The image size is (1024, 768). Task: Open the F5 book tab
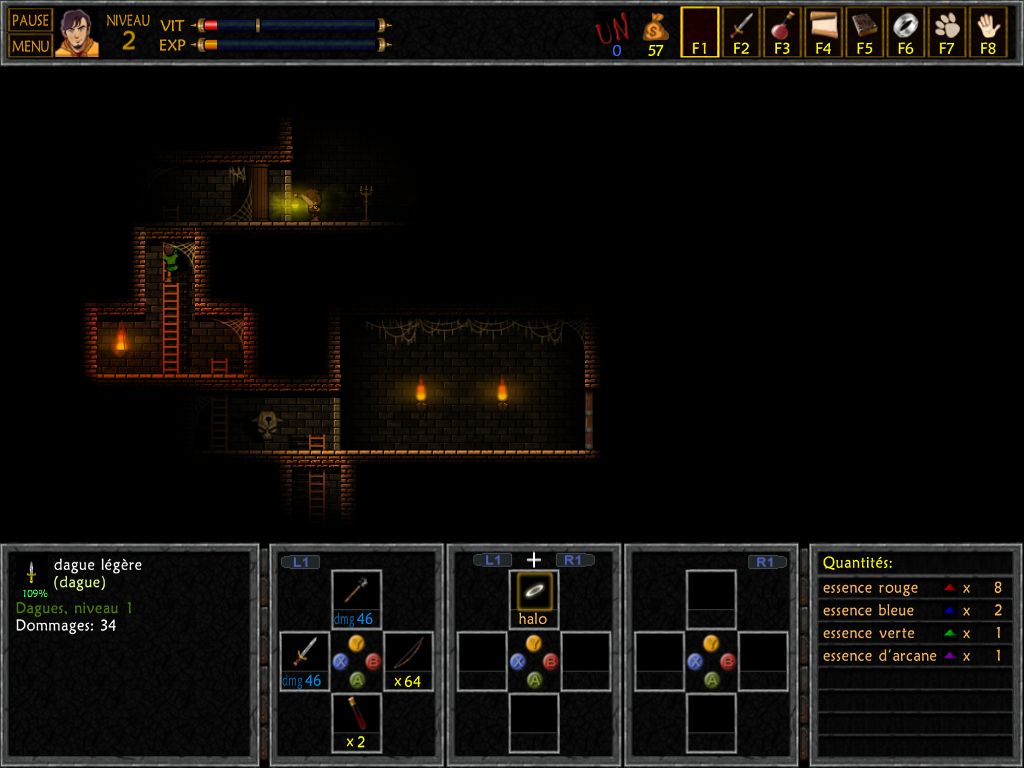point(864,31)
